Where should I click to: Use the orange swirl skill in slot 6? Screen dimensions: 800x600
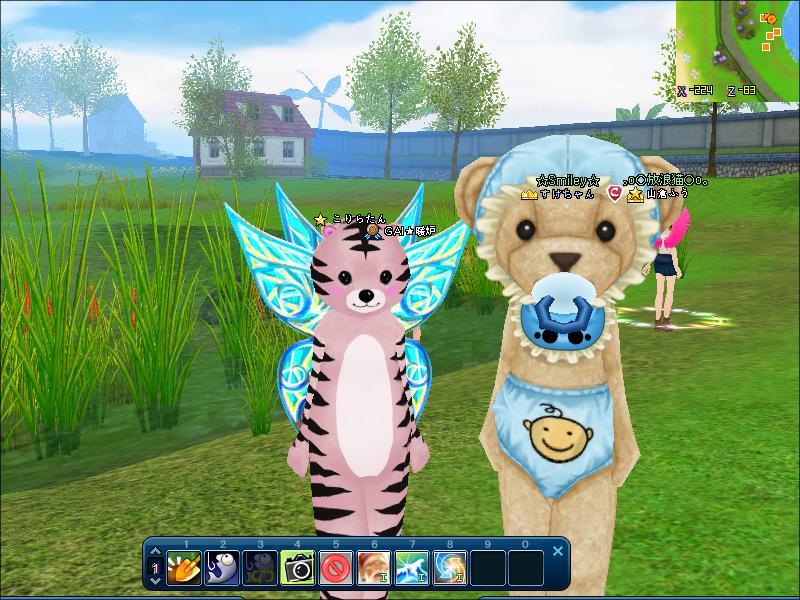point(374,567)
